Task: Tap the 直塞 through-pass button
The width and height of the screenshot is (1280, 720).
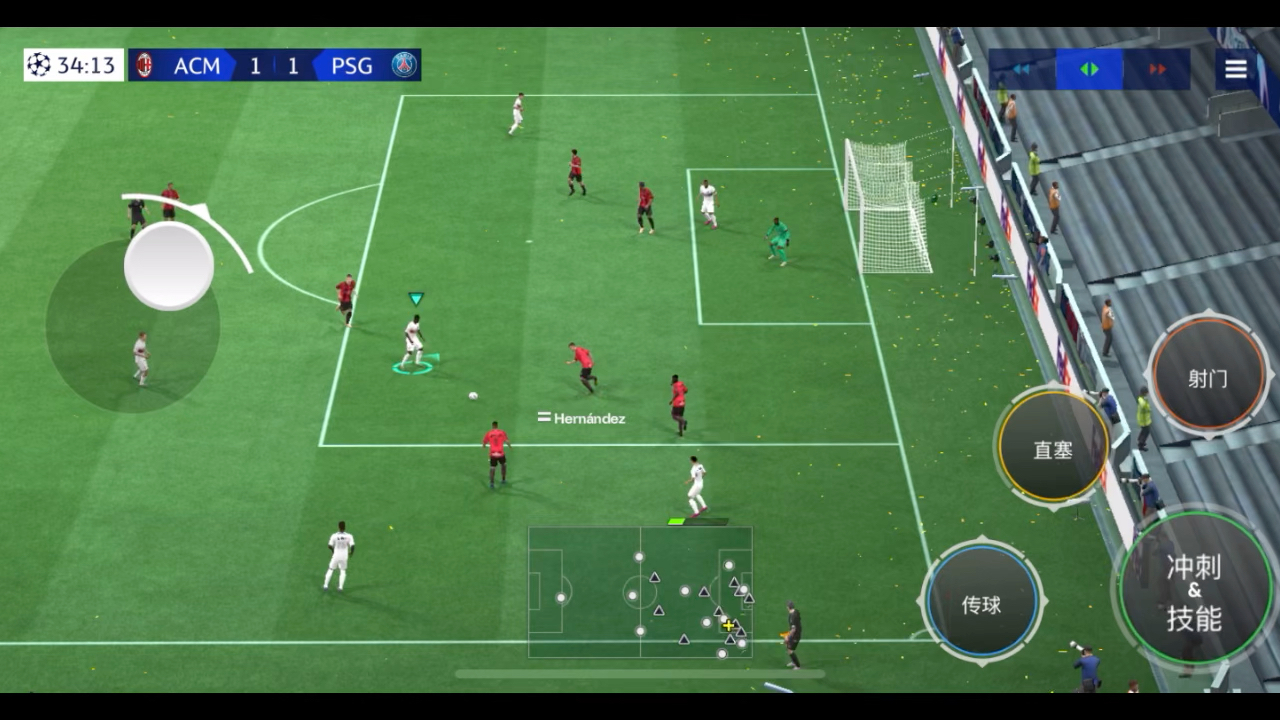Action: (1053, 449)
